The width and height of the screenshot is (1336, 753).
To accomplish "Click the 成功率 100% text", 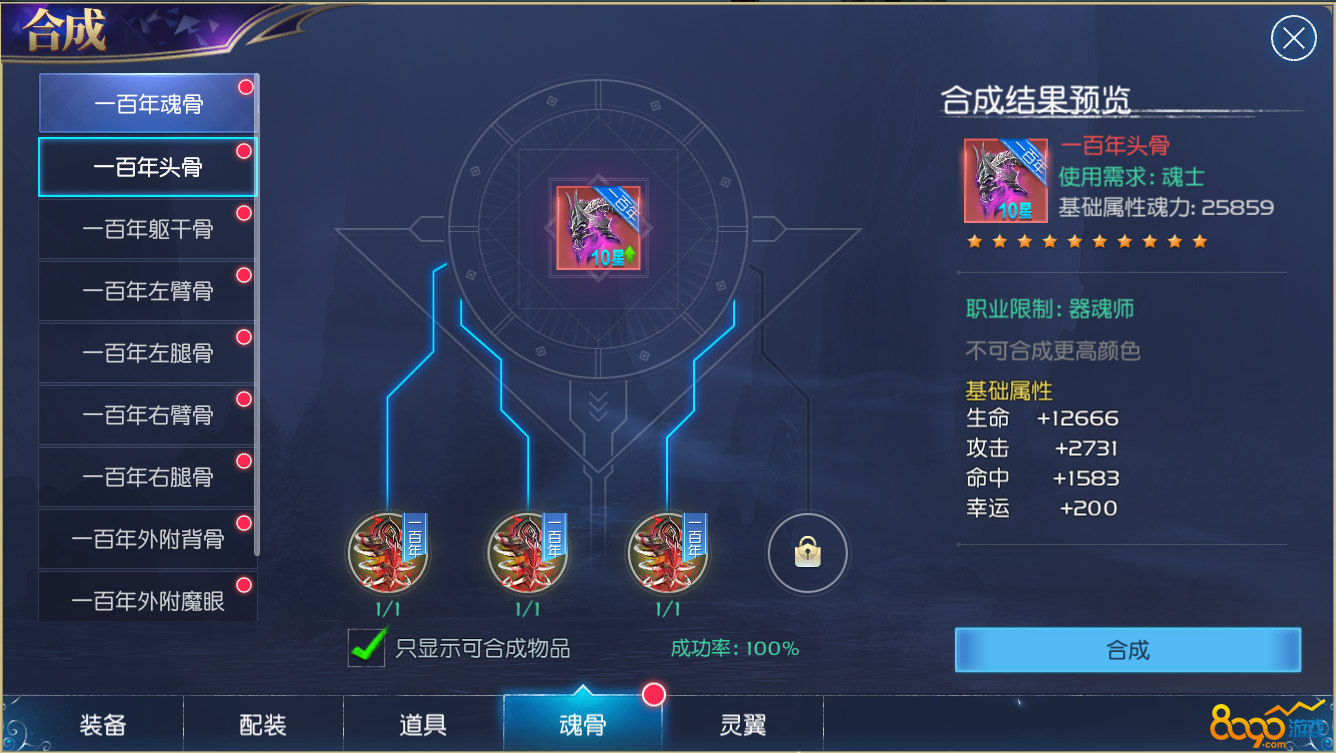I will coord(733,648).
